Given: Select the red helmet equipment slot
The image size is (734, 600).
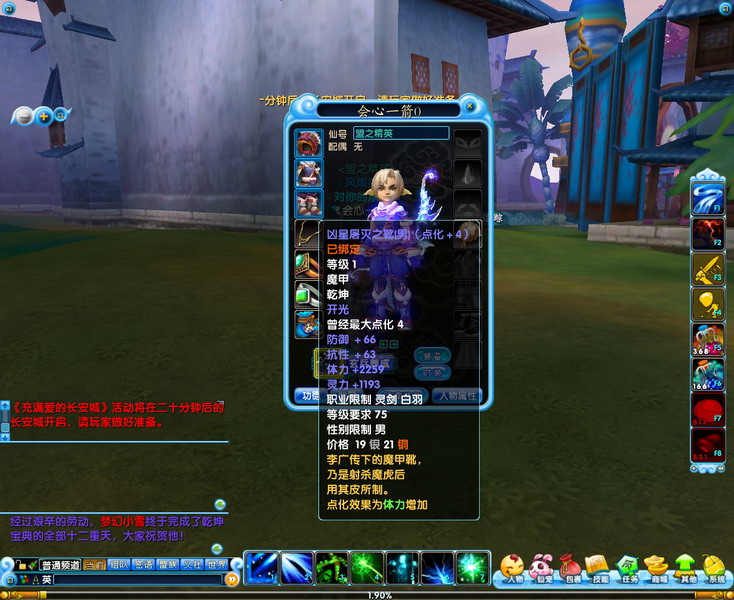Looking at the screenshot, I should [308, 142].
